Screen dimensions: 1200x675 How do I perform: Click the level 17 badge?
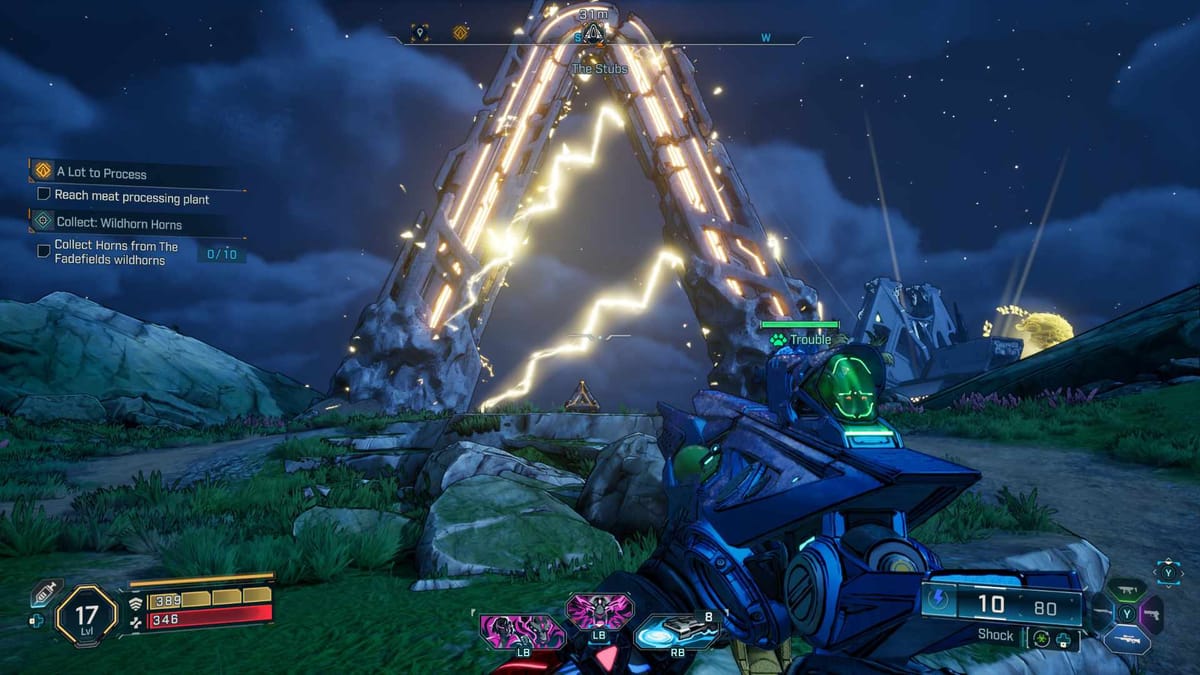pyautogui.click(x=87, y=614)
